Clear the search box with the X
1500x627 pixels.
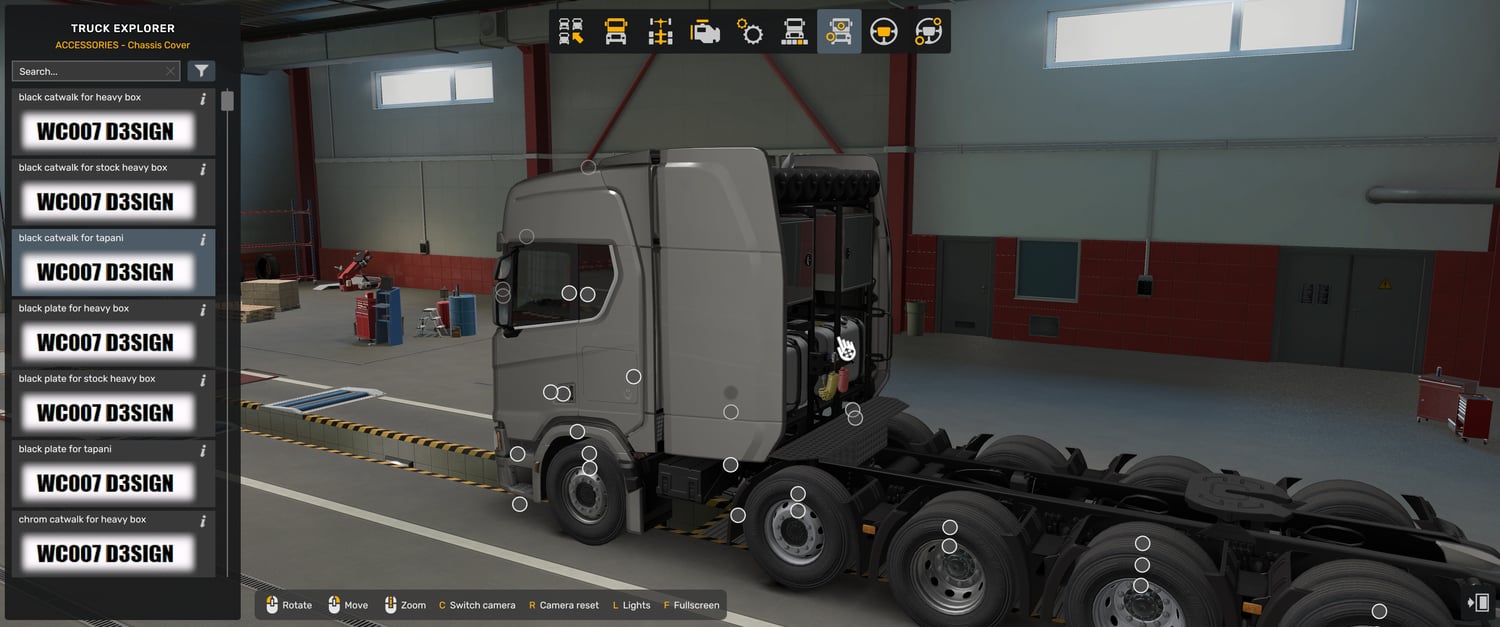pyautogui.click(x=171, y=71)
